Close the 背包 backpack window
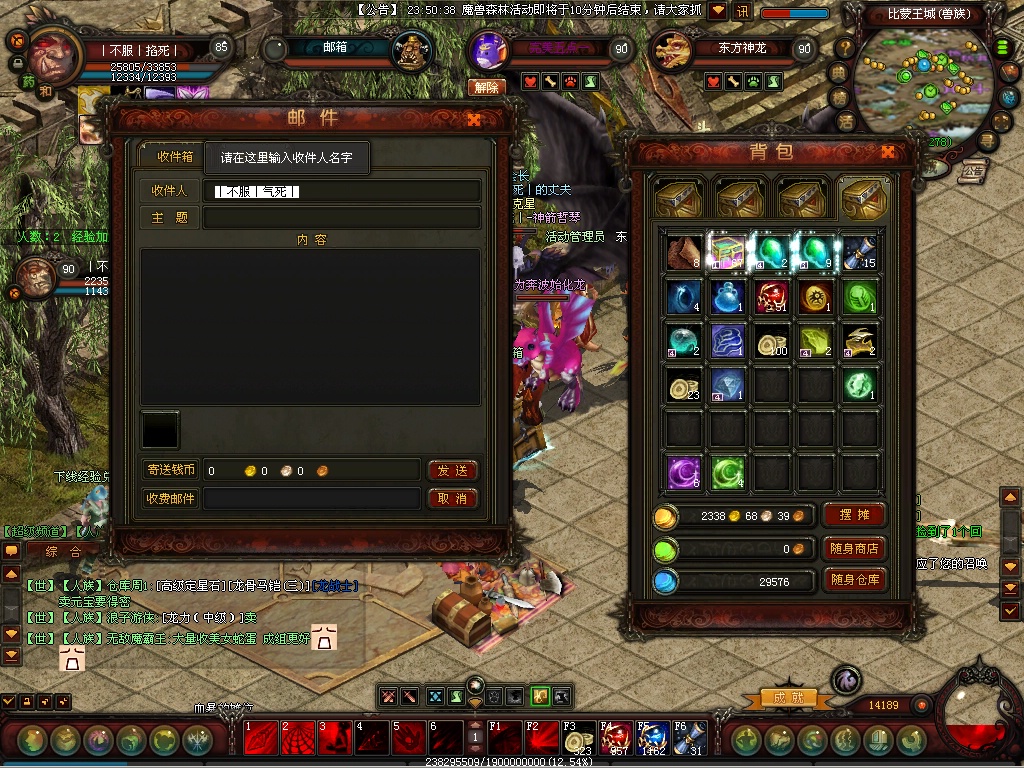Viewport: 1024px width, 768px height. click(x=887, y=152)
